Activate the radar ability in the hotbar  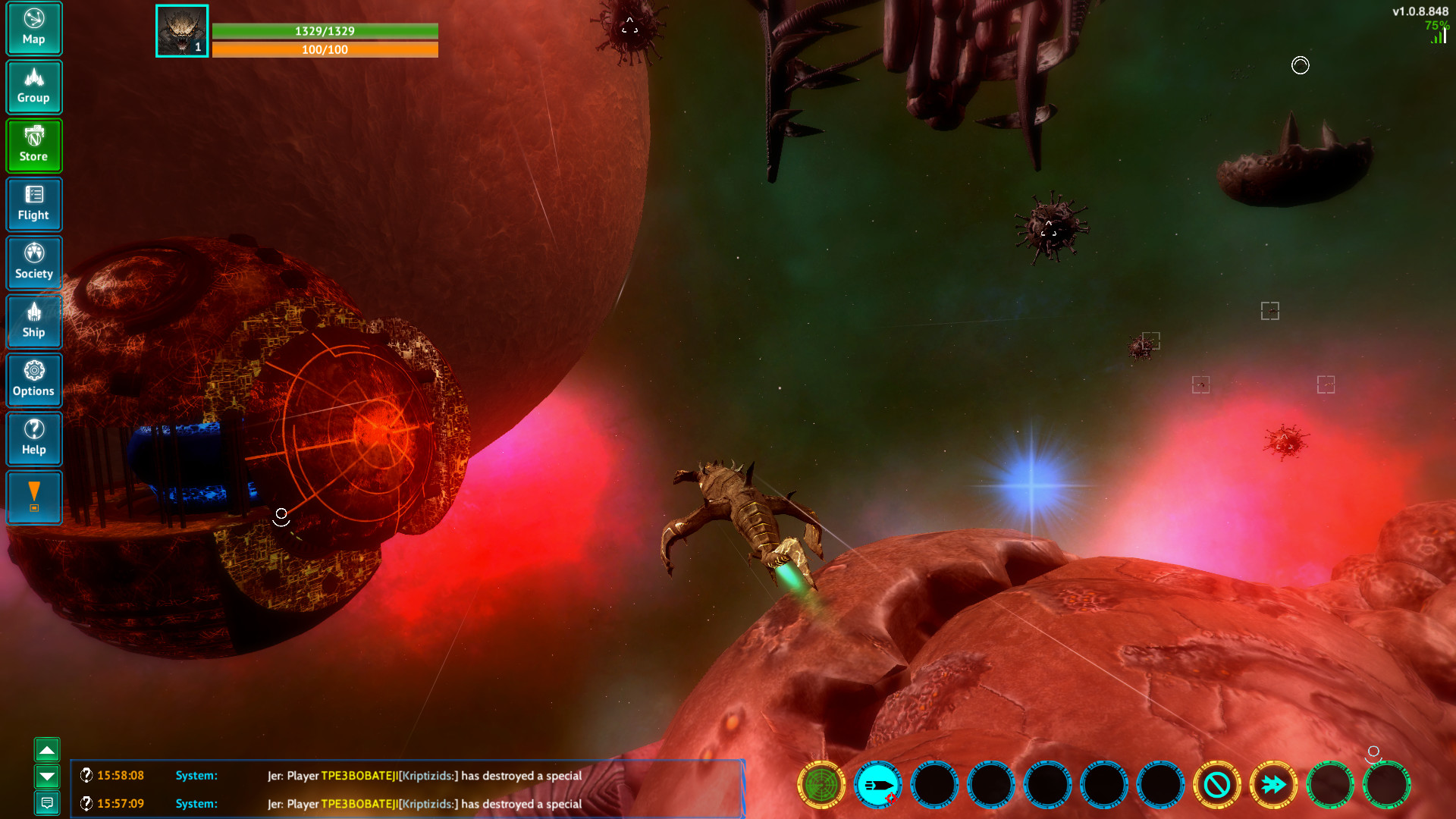click(823, 785)
